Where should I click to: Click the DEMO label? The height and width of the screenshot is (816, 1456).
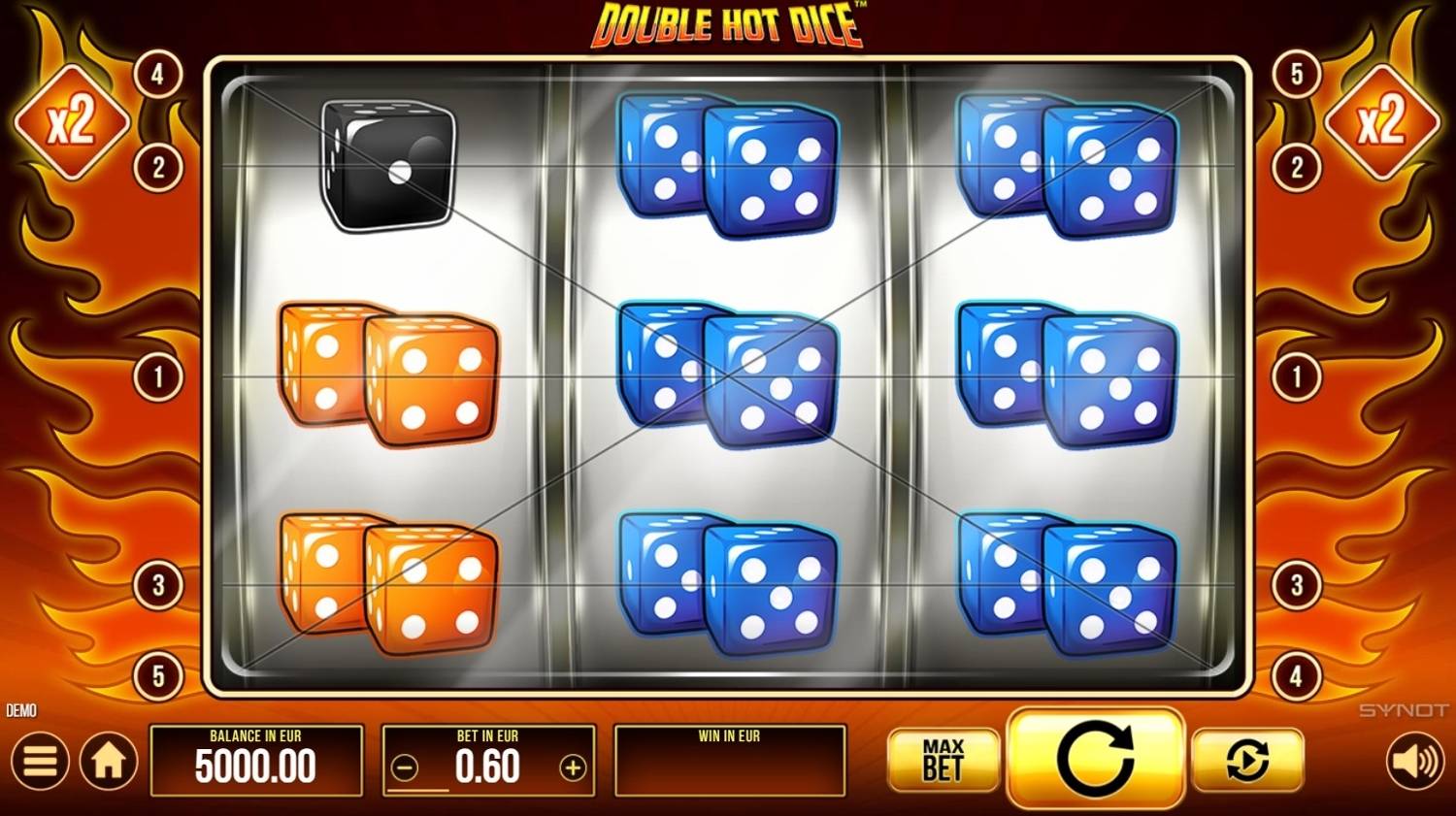(20, 710)
